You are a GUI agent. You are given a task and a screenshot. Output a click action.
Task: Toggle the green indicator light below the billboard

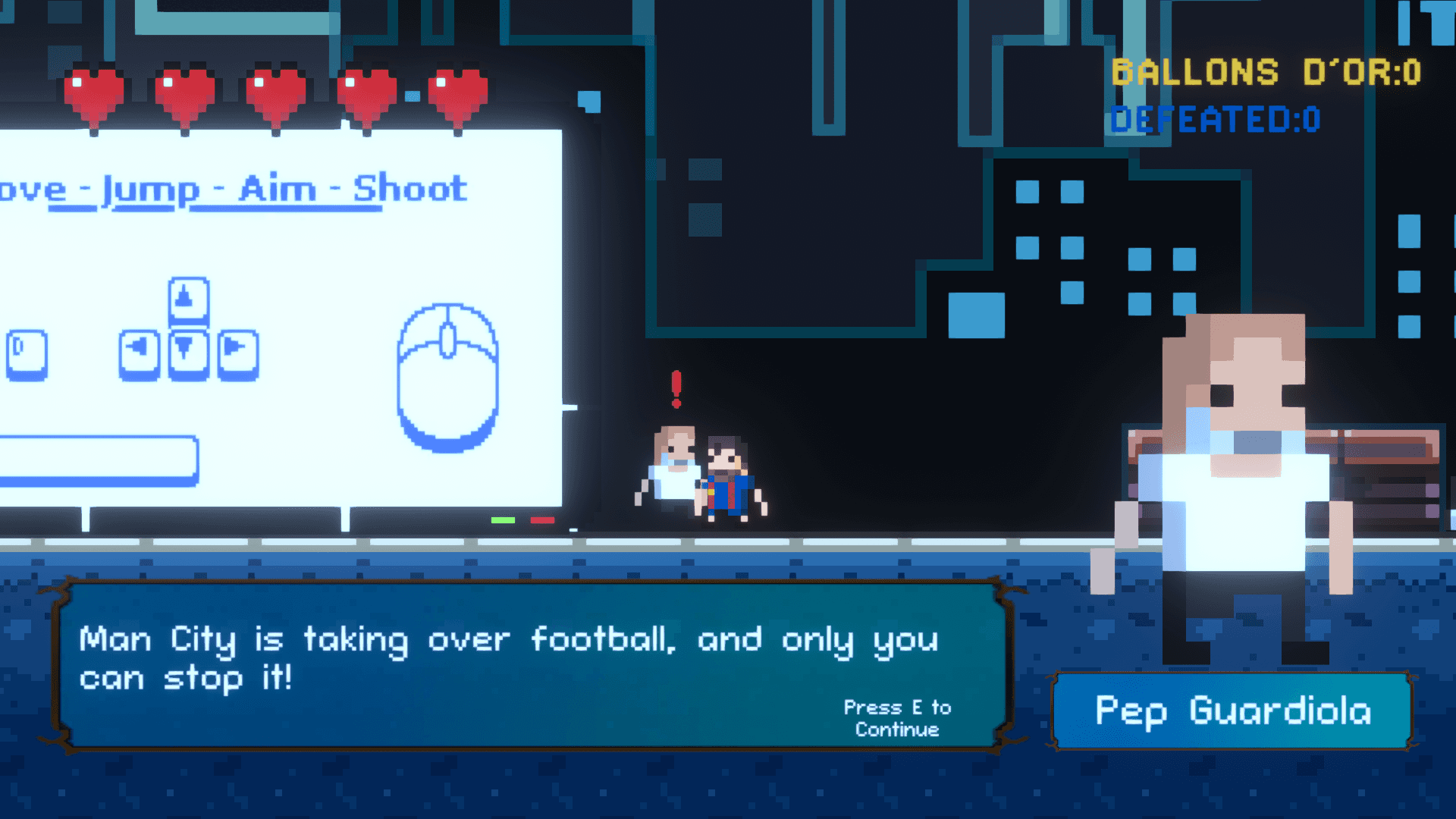click(501, 521)
